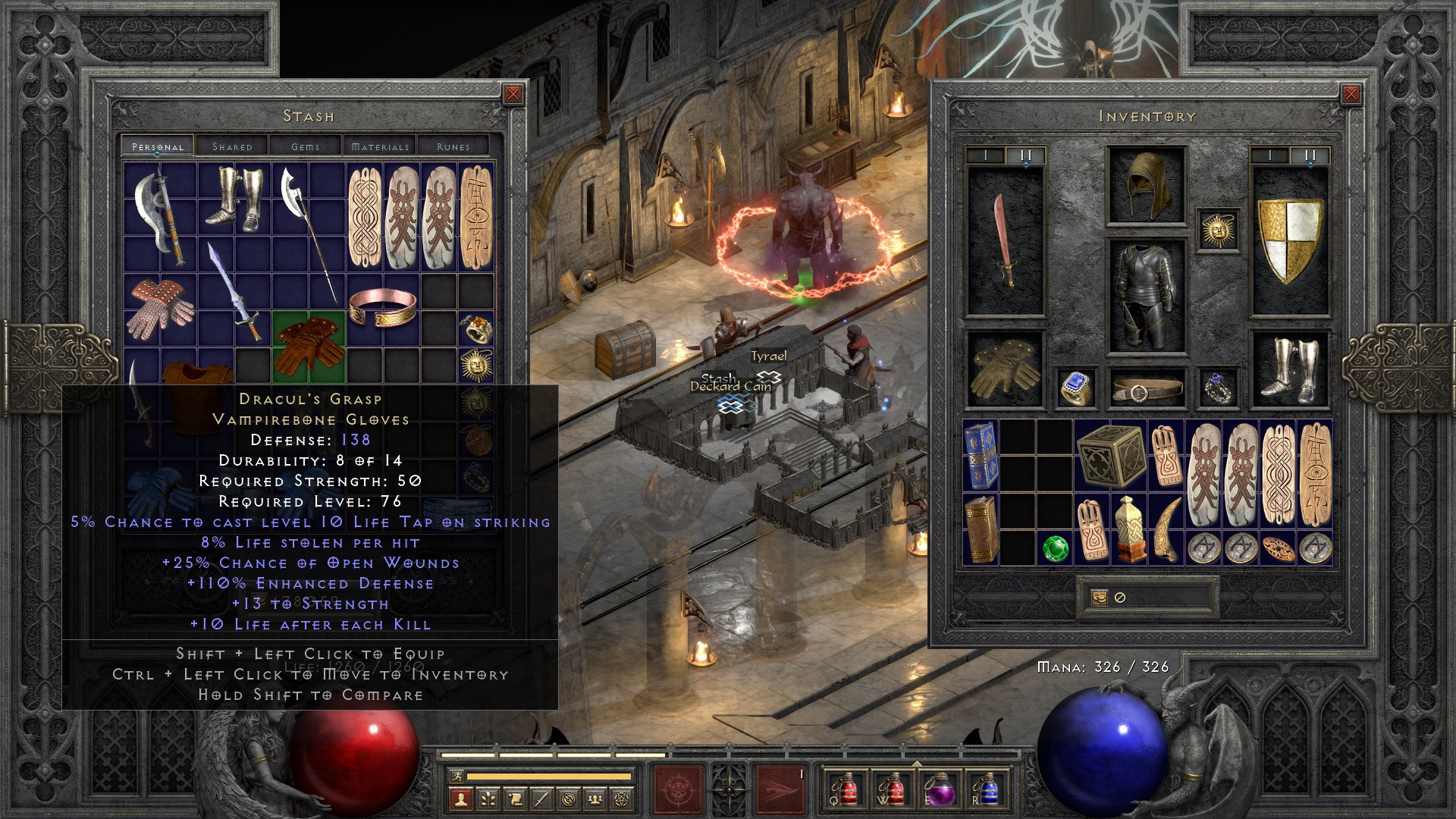
Task: Open the skill tree icon
Action: [x=488, y=800]
